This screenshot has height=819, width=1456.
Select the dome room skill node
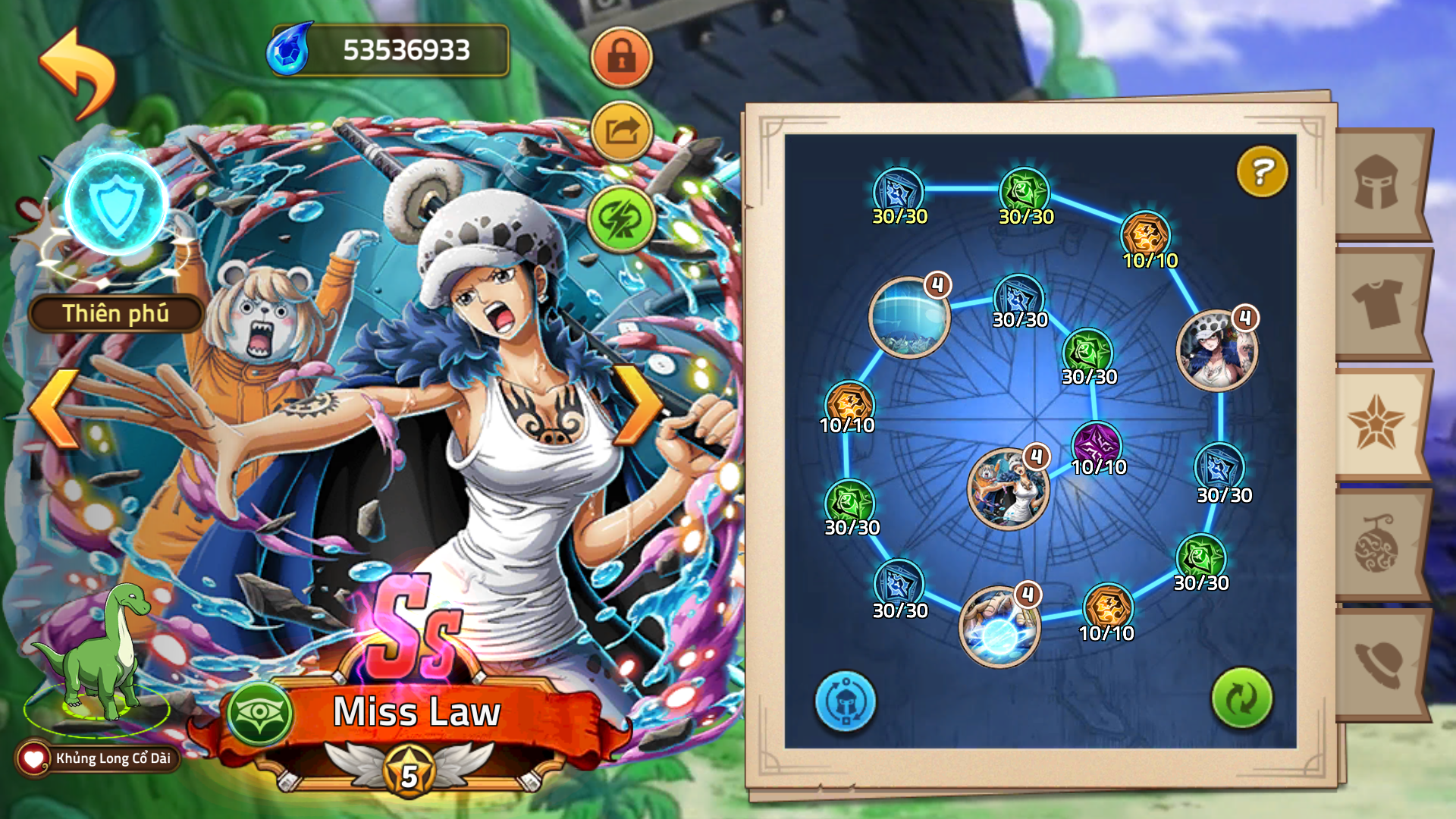pyautogui.click(x=908, y=316)
